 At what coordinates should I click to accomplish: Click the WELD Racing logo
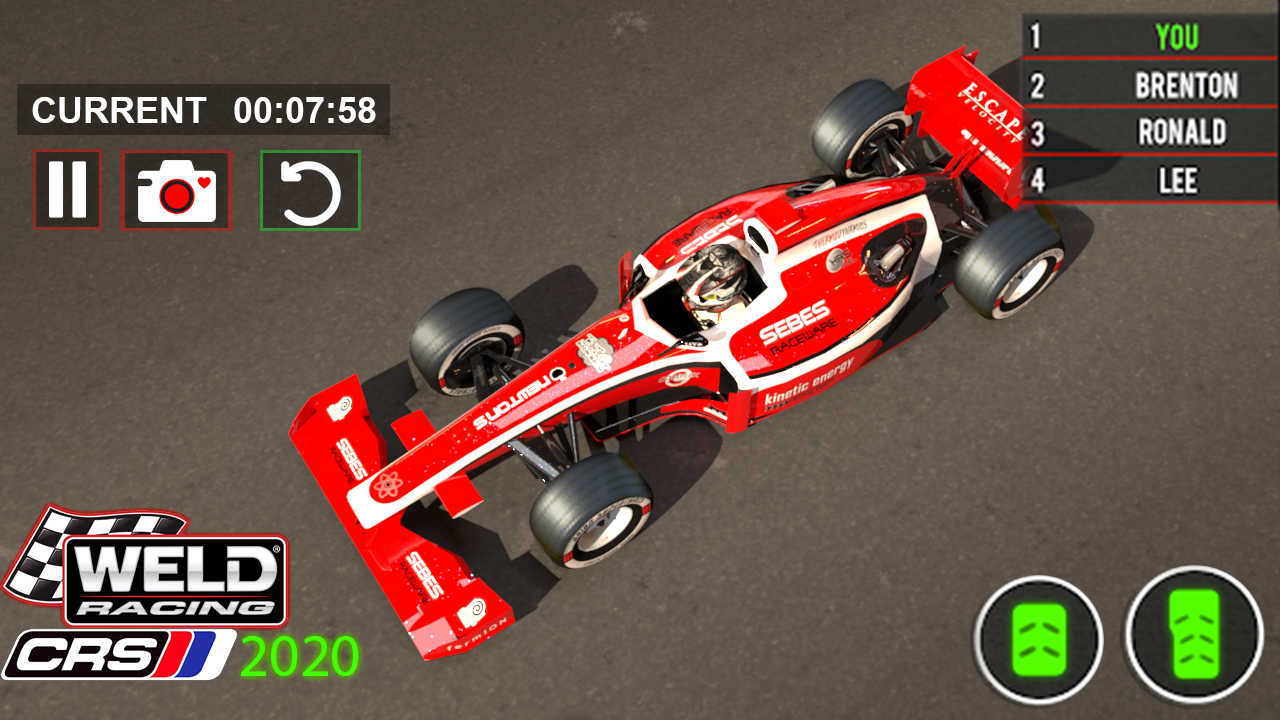pyautogui.click(x=175, y=582)
